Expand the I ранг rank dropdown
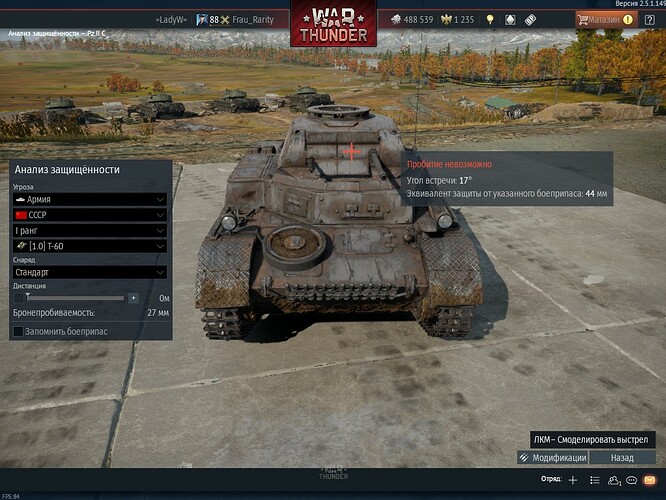 pyautogui.click(x=88, y=231)
